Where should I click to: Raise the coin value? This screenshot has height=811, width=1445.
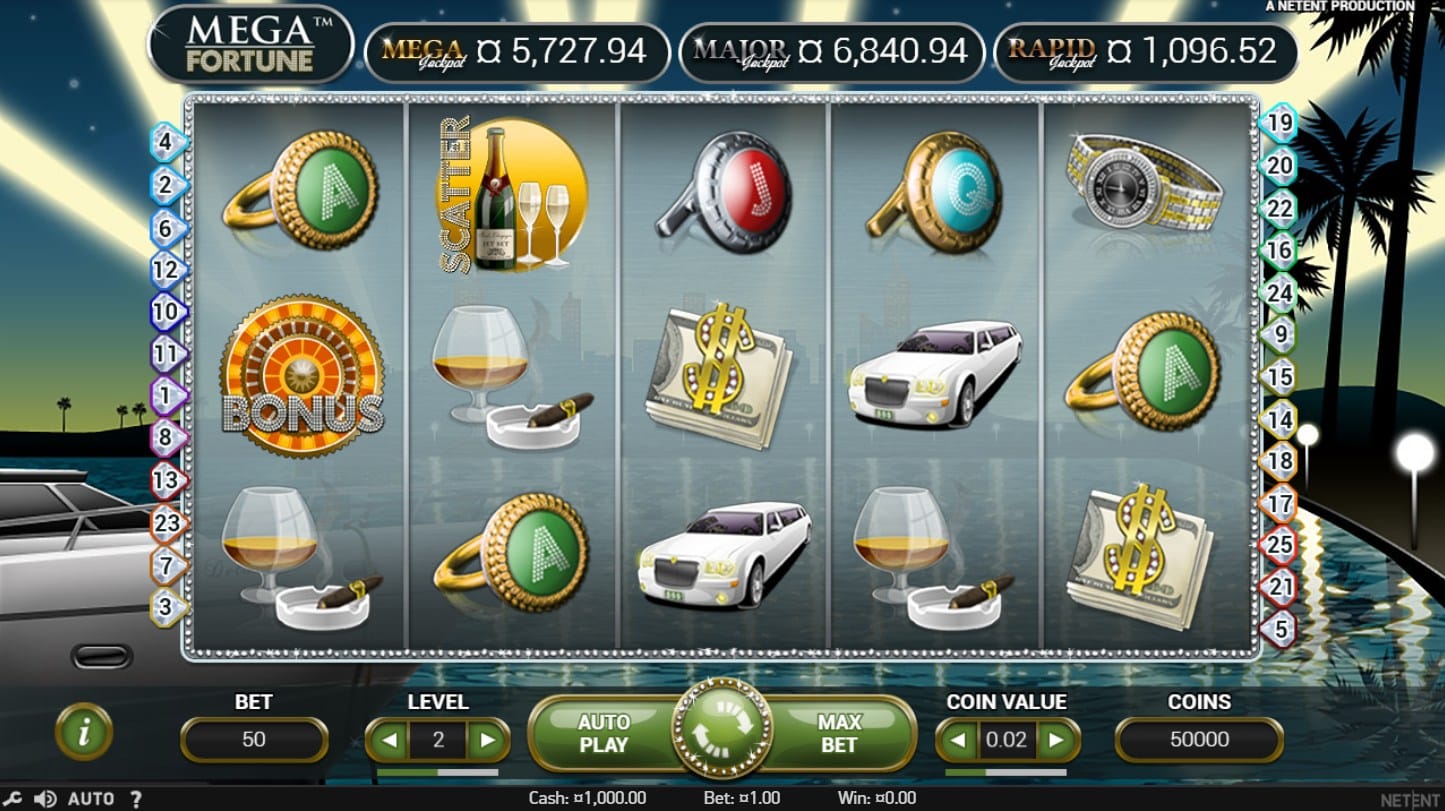(x=1055, y=741)
